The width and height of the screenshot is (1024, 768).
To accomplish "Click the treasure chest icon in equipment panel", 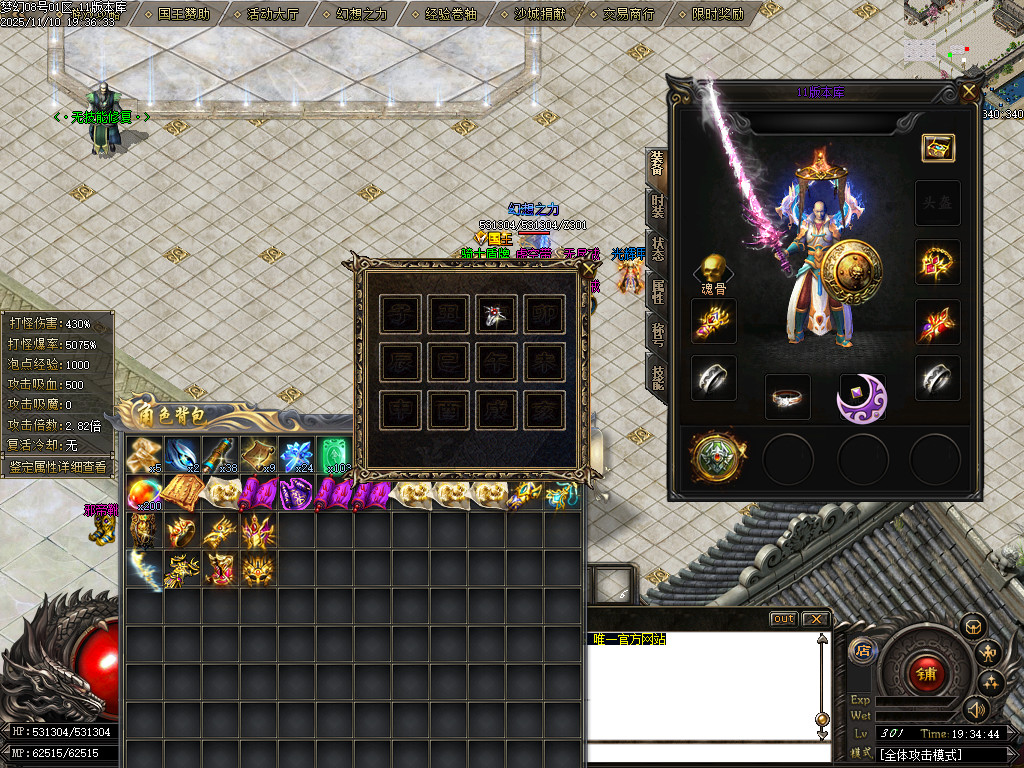I will 938,148.
